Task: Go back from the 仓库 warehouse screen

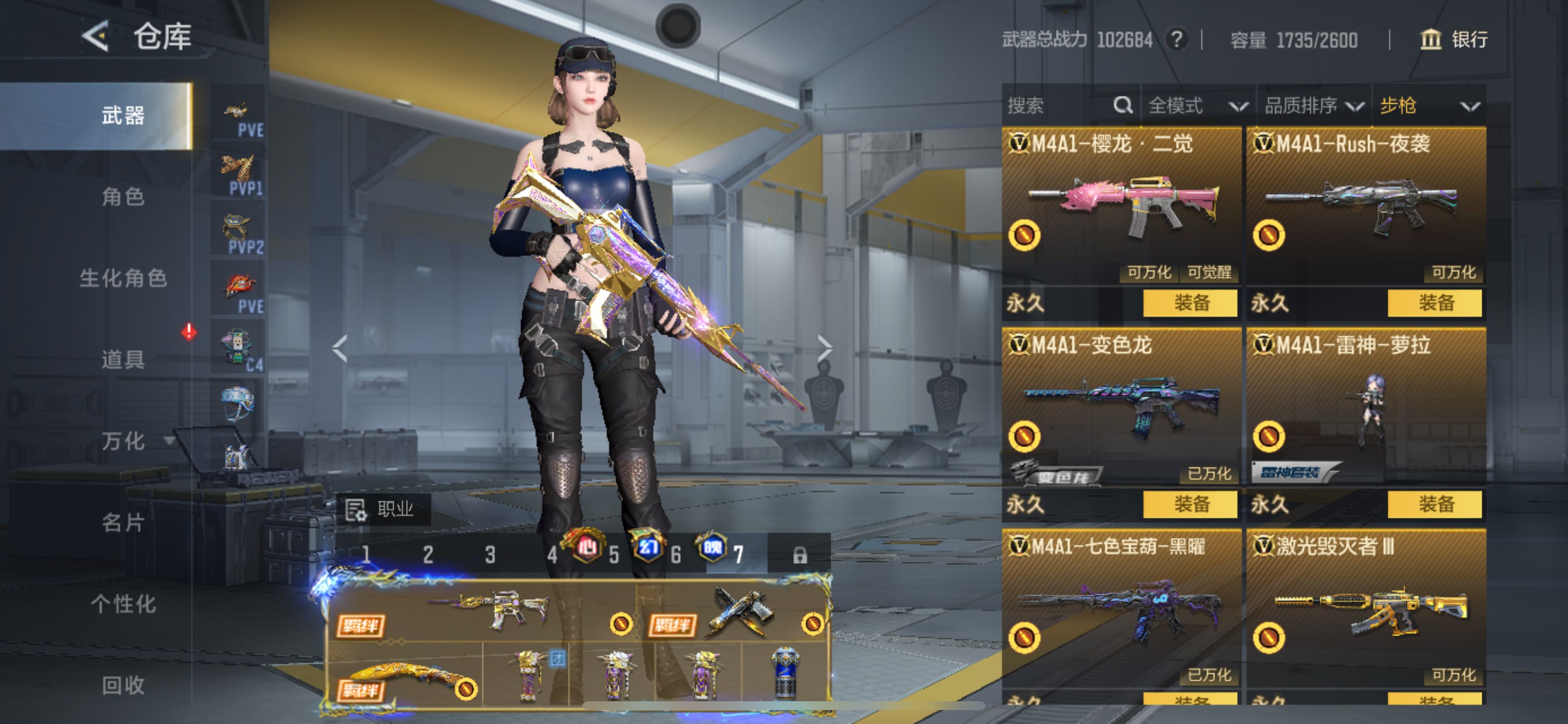Action: point(96,37)
